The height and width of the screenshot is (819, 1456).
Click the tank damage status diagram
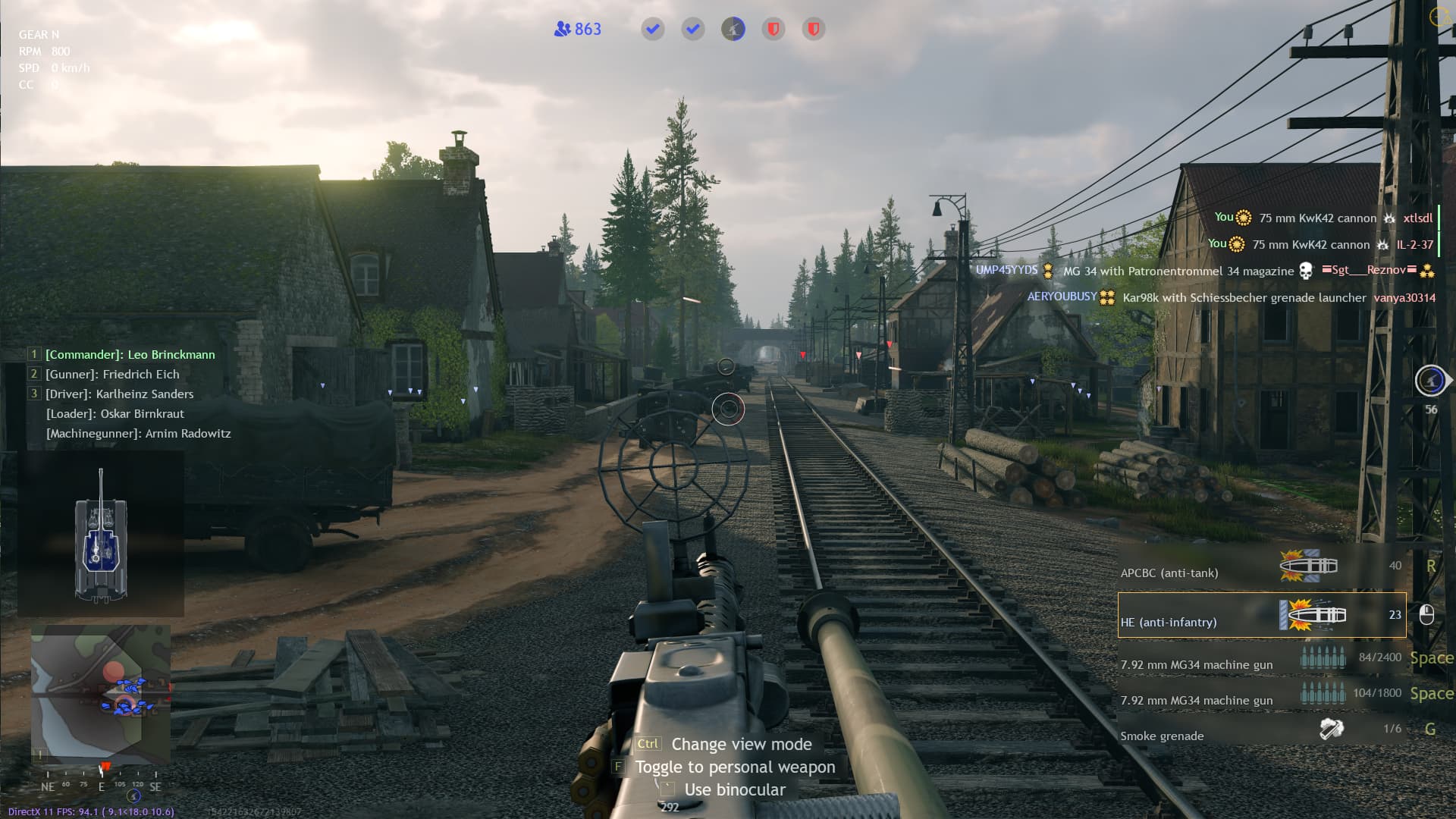[x=101, y=535]
